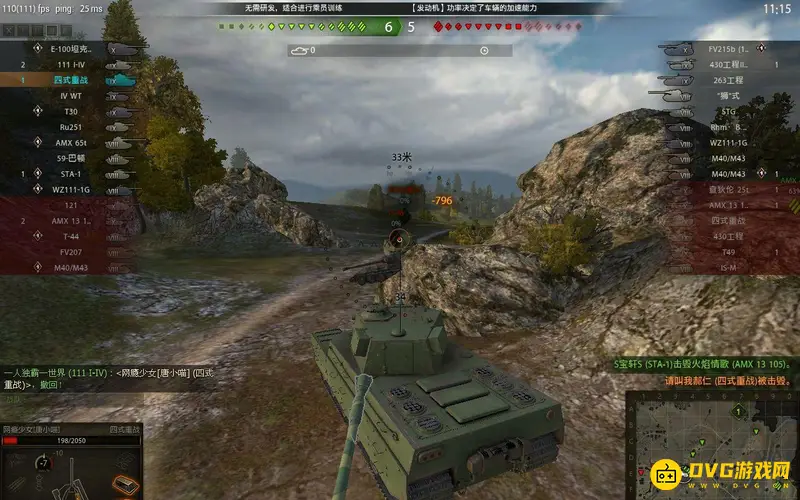Select the FV215b enemy row
Viewport: 800px width, 500px height.
click(x=725, y=48)
